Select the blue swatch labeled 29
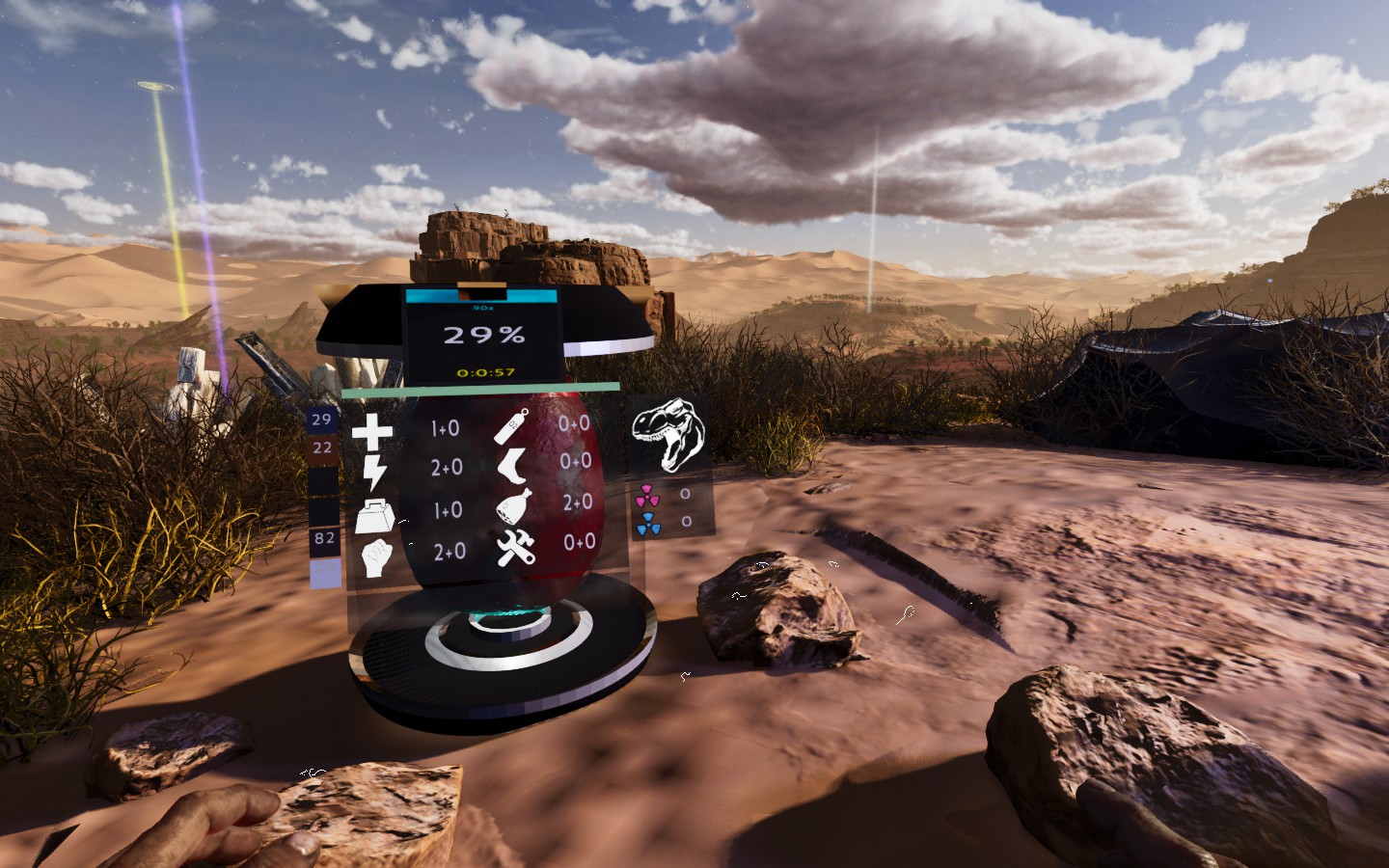Screen dimensions: 1389x868 point(320,420)
